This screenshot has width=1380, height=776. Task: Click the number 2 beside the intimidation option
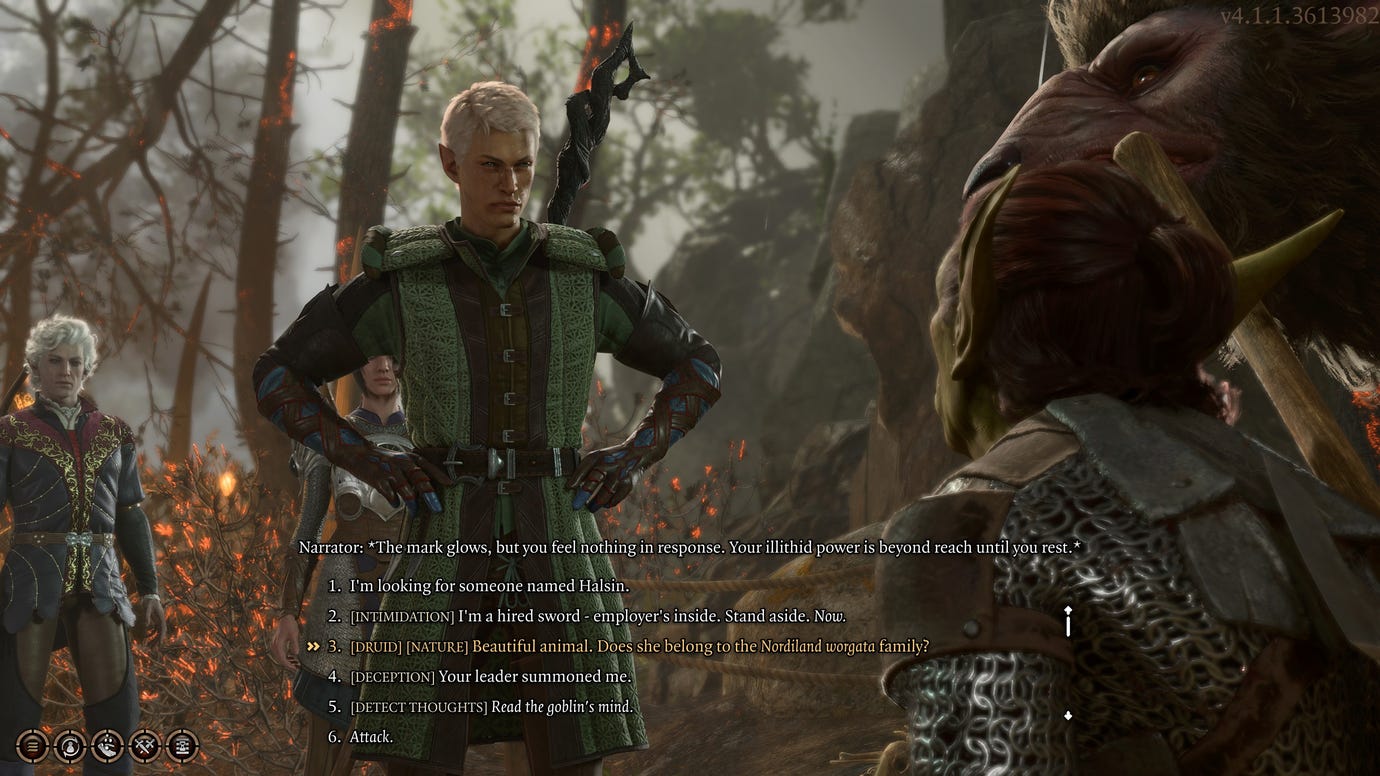[334, 617]
